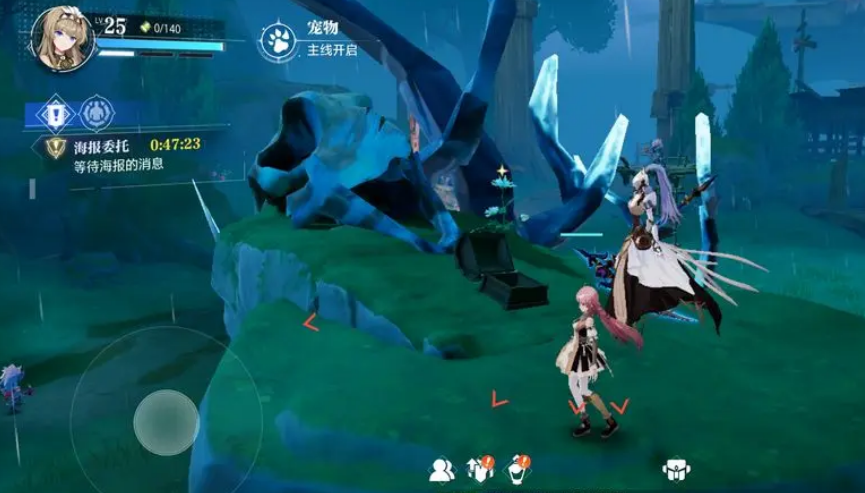Open the backpack inventory
The height and width of the screenshot is (493, 865).
[676, 469]
